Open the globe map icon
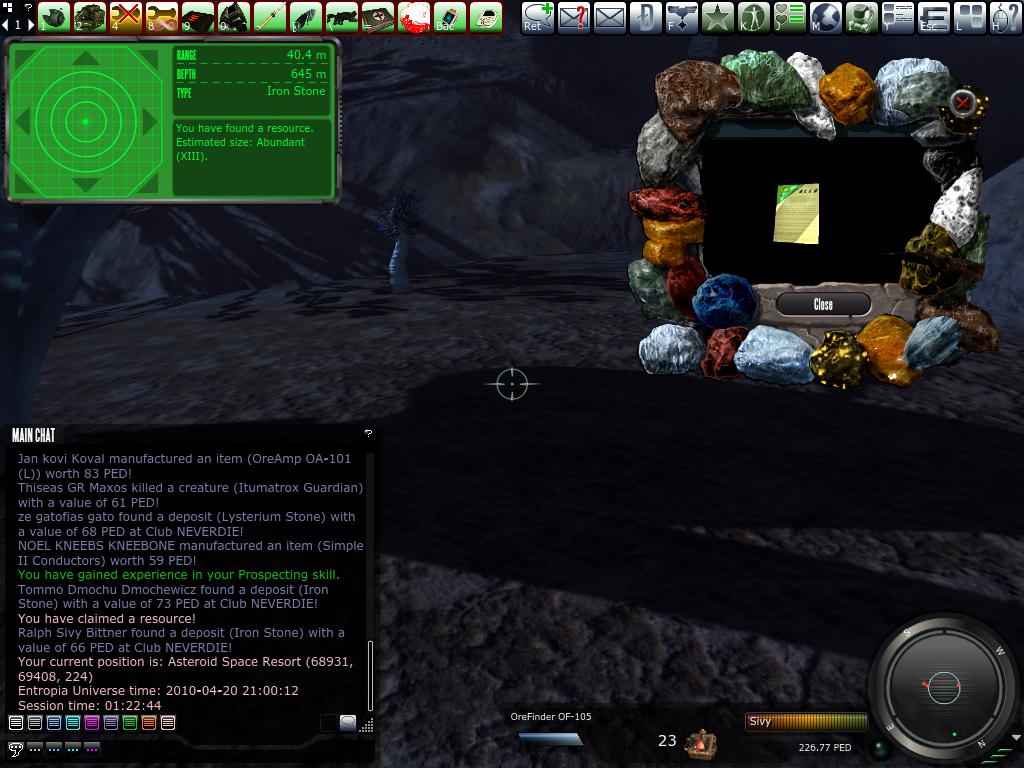Screen dimensions: 1024x768 (825, 17)
